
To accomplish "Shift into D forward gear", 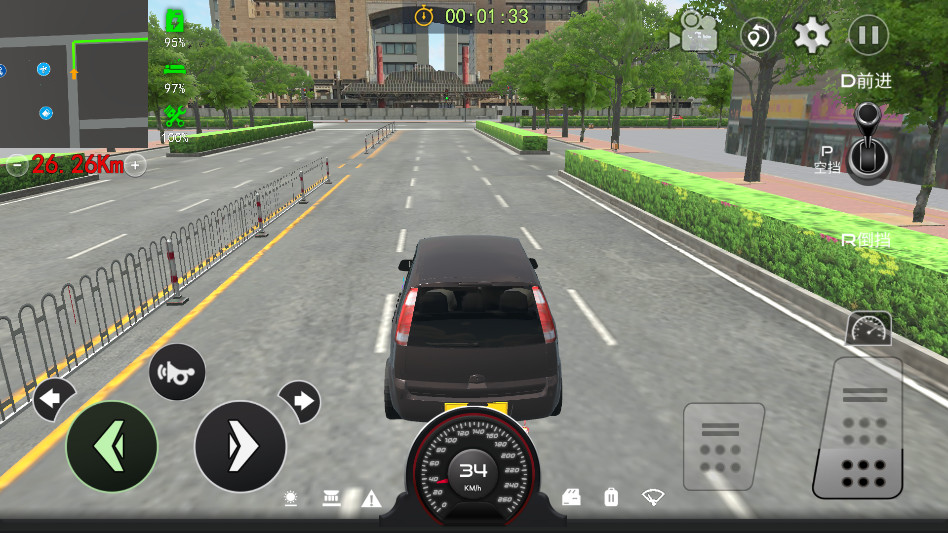I will (865, 82).
